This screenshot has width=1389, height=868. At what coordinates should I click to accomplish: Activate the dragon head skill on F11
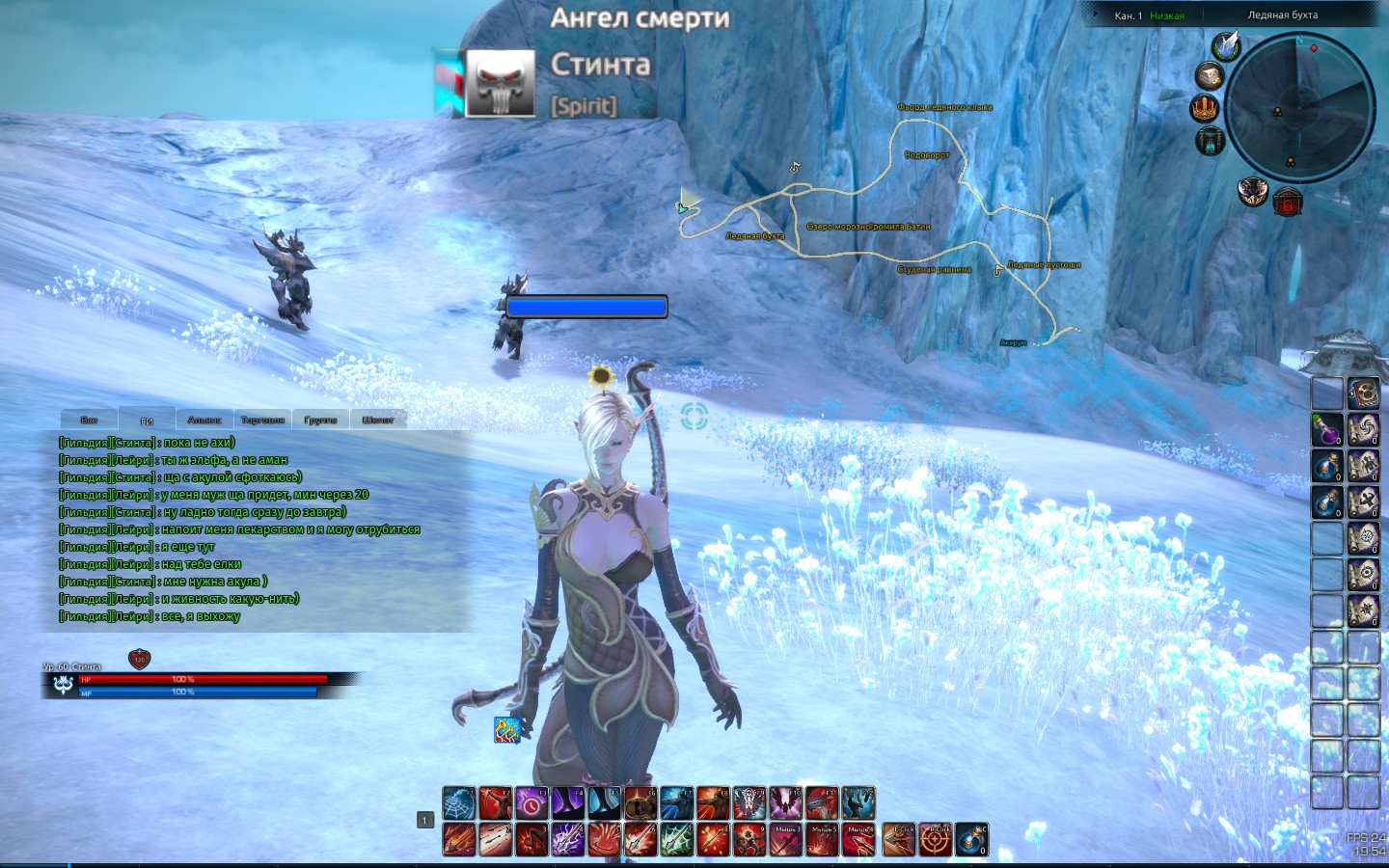coord(823,802)
